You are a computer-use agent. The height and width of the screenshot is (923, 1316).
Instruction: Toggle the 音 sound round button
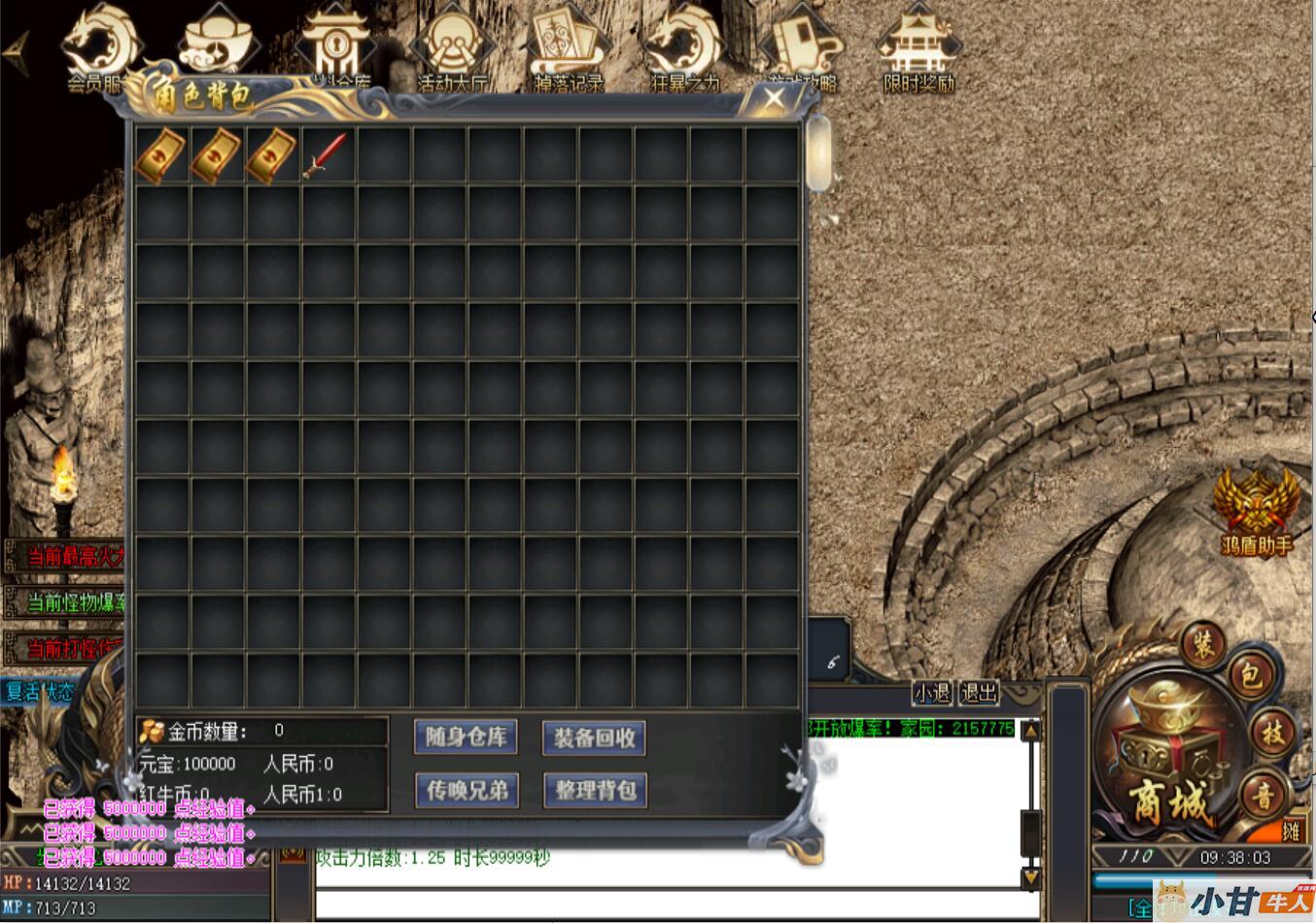(x=1263, y=797)
